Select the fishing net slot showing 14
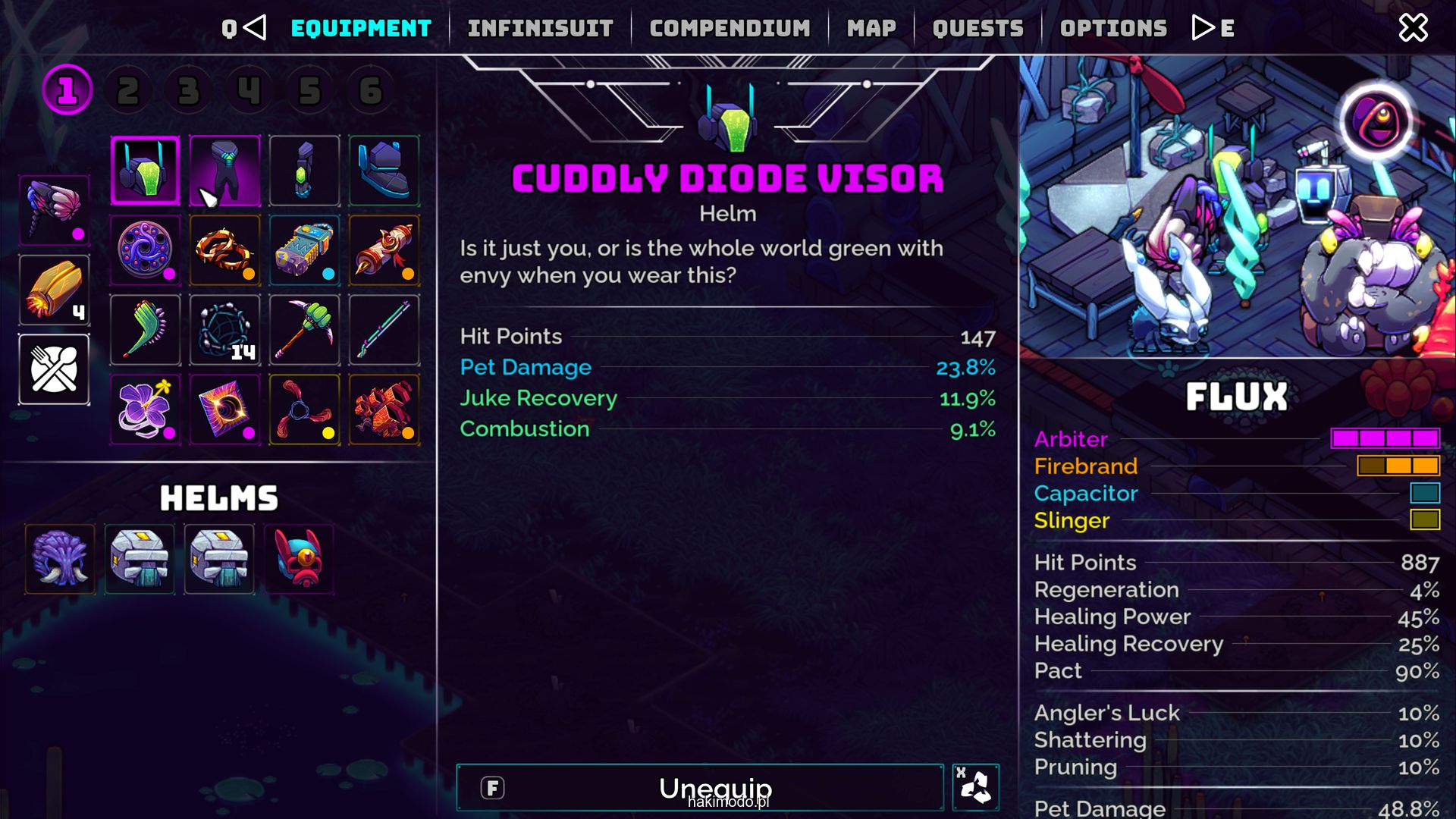The height and width of the screenshot is (819, 1456). tap(225, 331)
